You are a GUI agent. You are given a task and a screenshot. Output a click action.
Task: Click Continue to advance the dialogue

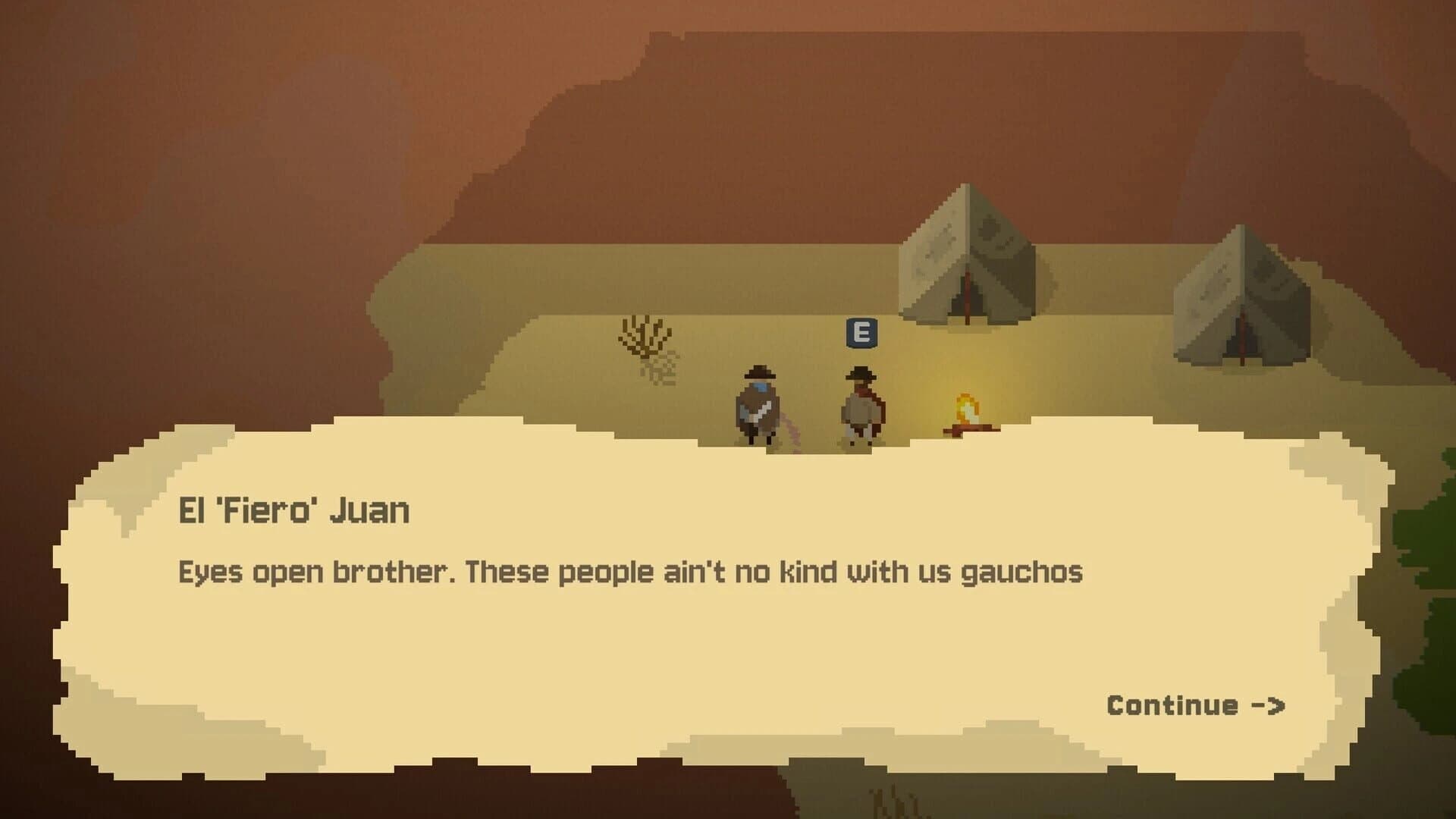[1172, 705]
